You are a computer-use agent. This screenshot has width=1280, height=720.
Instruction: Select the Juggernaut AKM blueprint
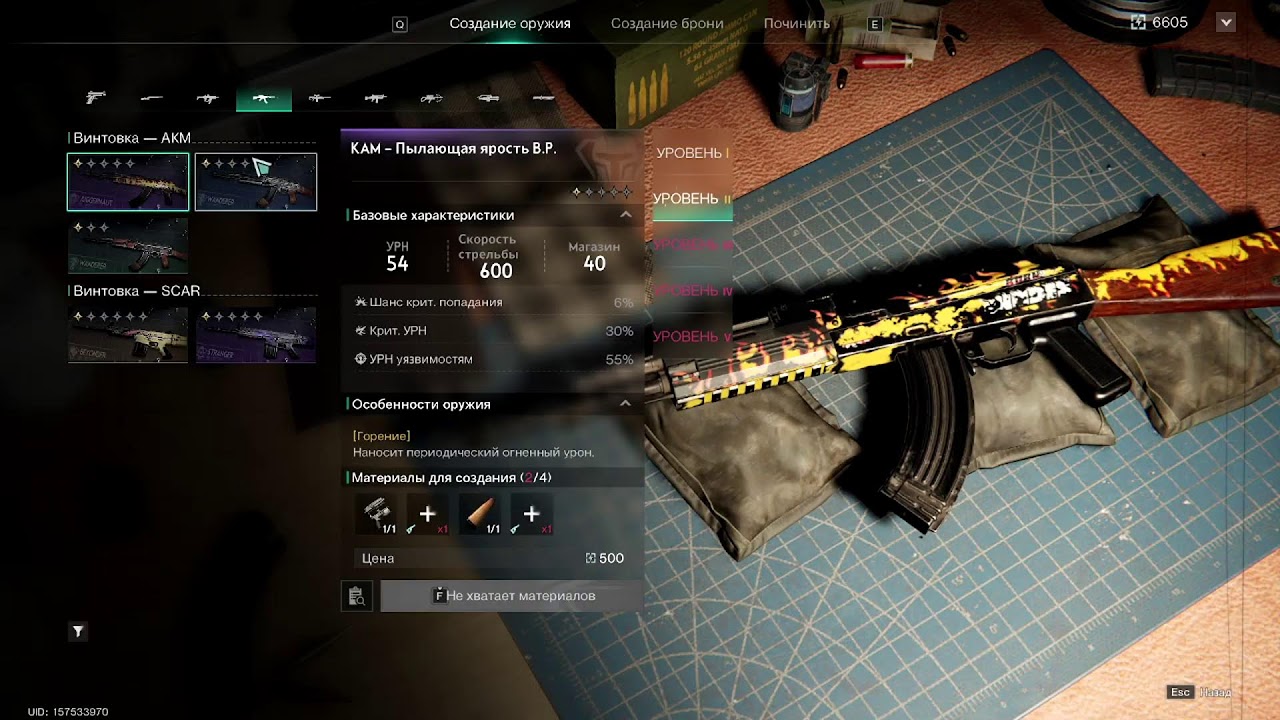pos(128,182)
